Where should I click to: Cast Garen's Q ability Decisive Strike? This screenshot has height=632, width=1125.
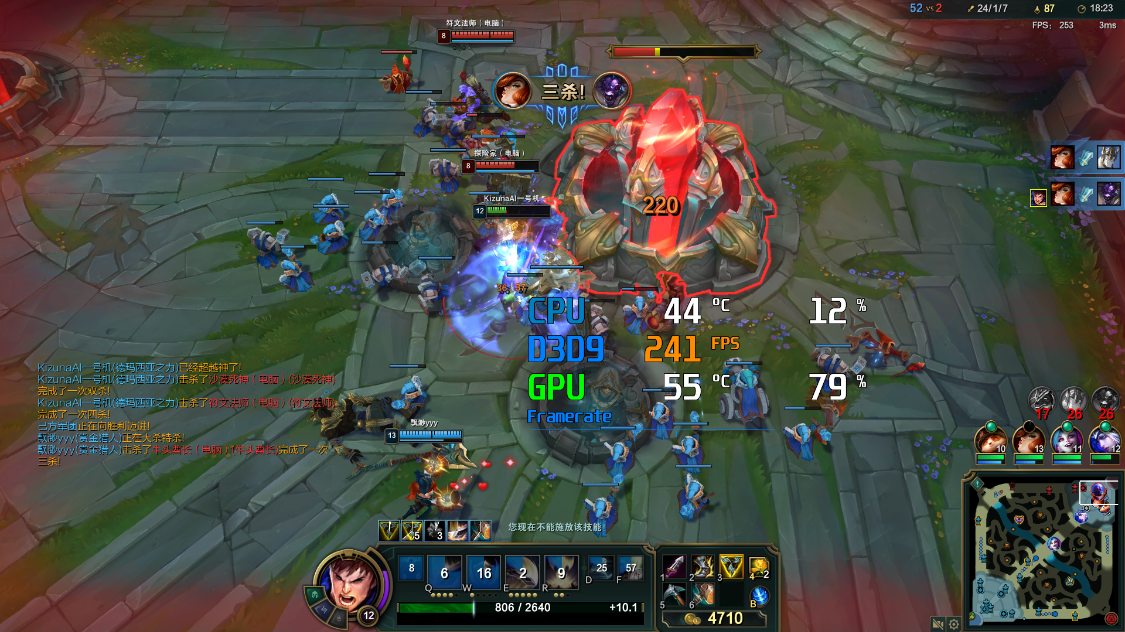445,574
